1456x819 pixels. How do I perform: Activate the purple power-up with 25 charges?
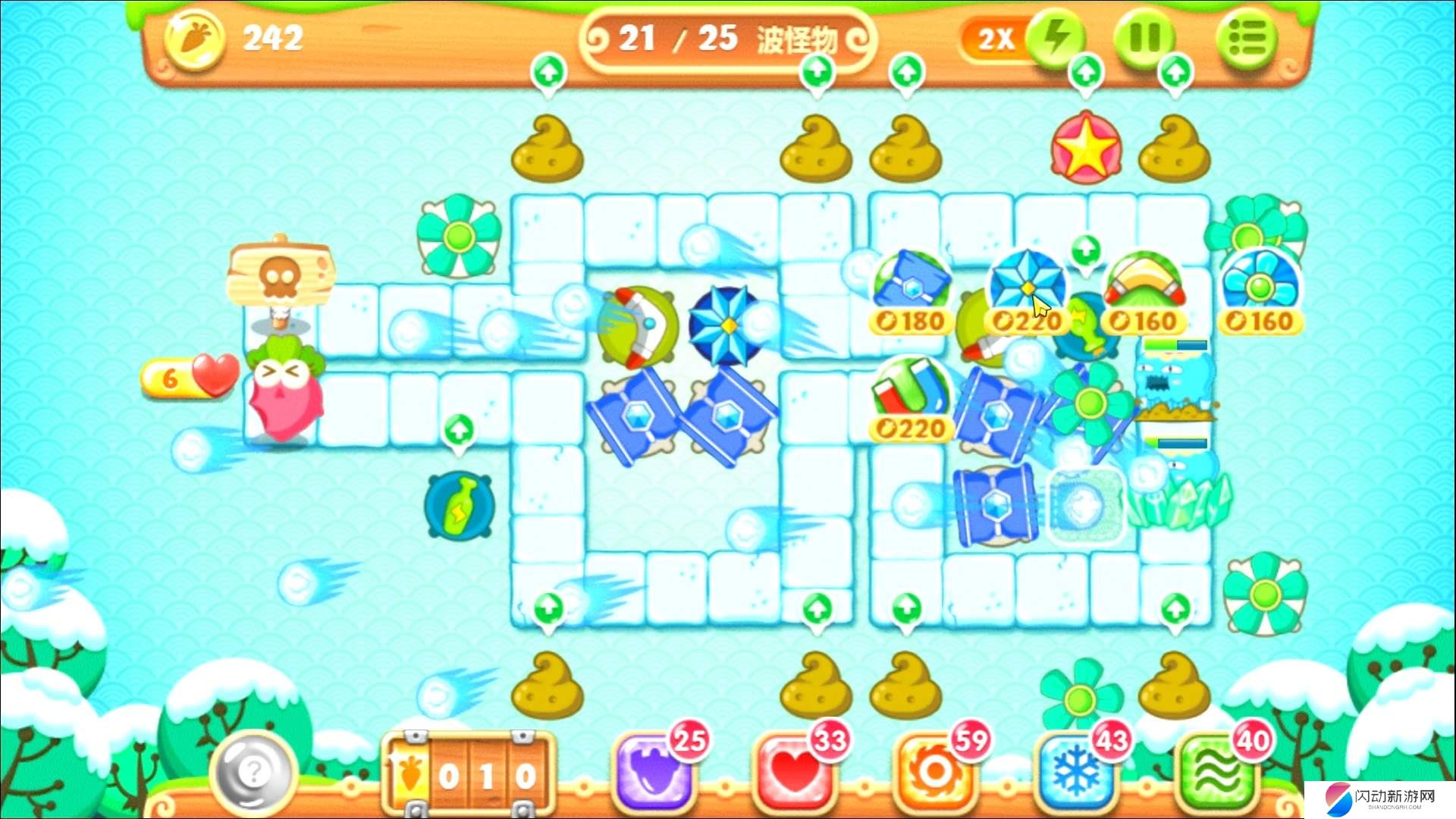pos(654,772)
